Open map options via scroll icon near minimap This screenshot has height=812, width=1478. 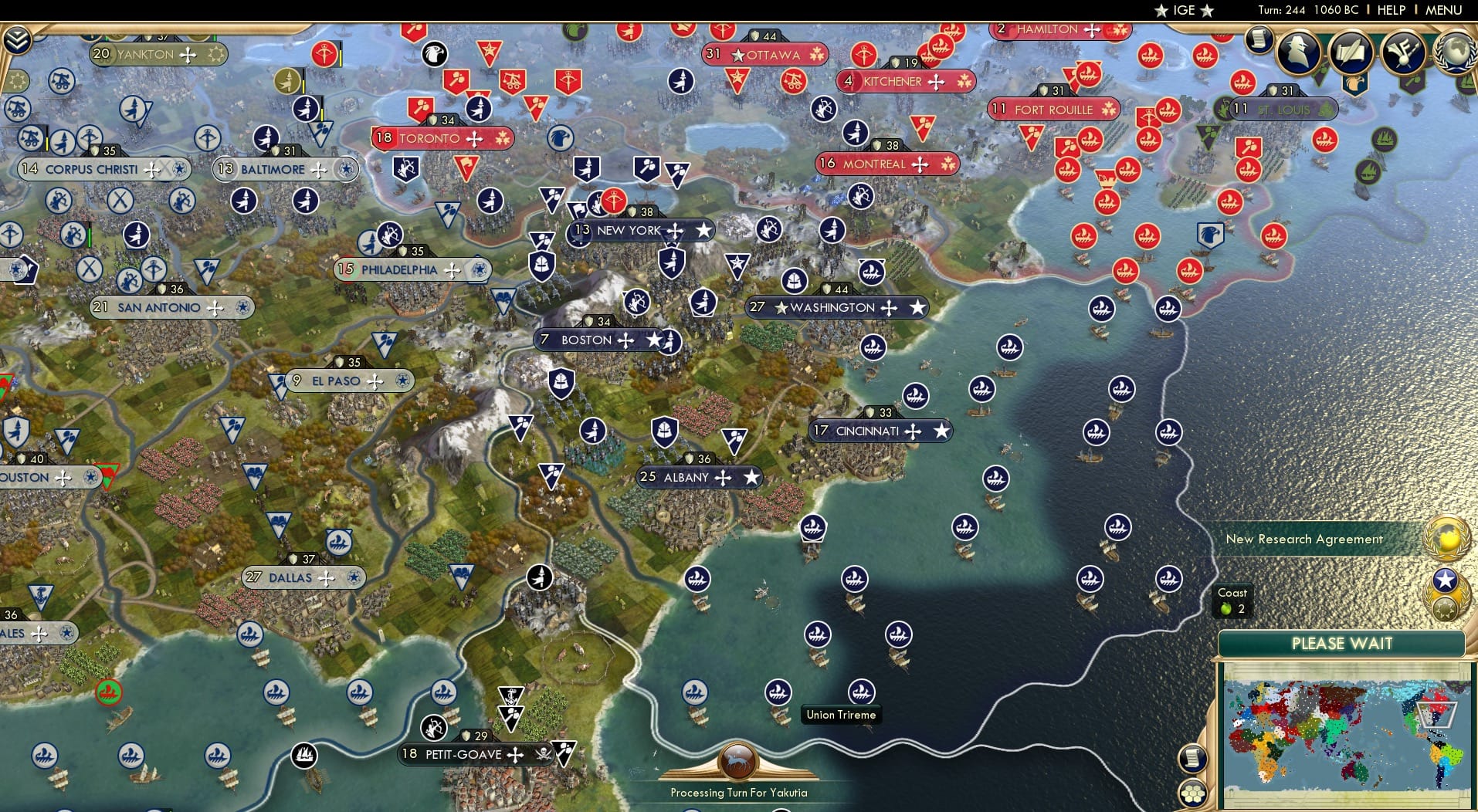pyautogui.click(x=1192, y=758)
